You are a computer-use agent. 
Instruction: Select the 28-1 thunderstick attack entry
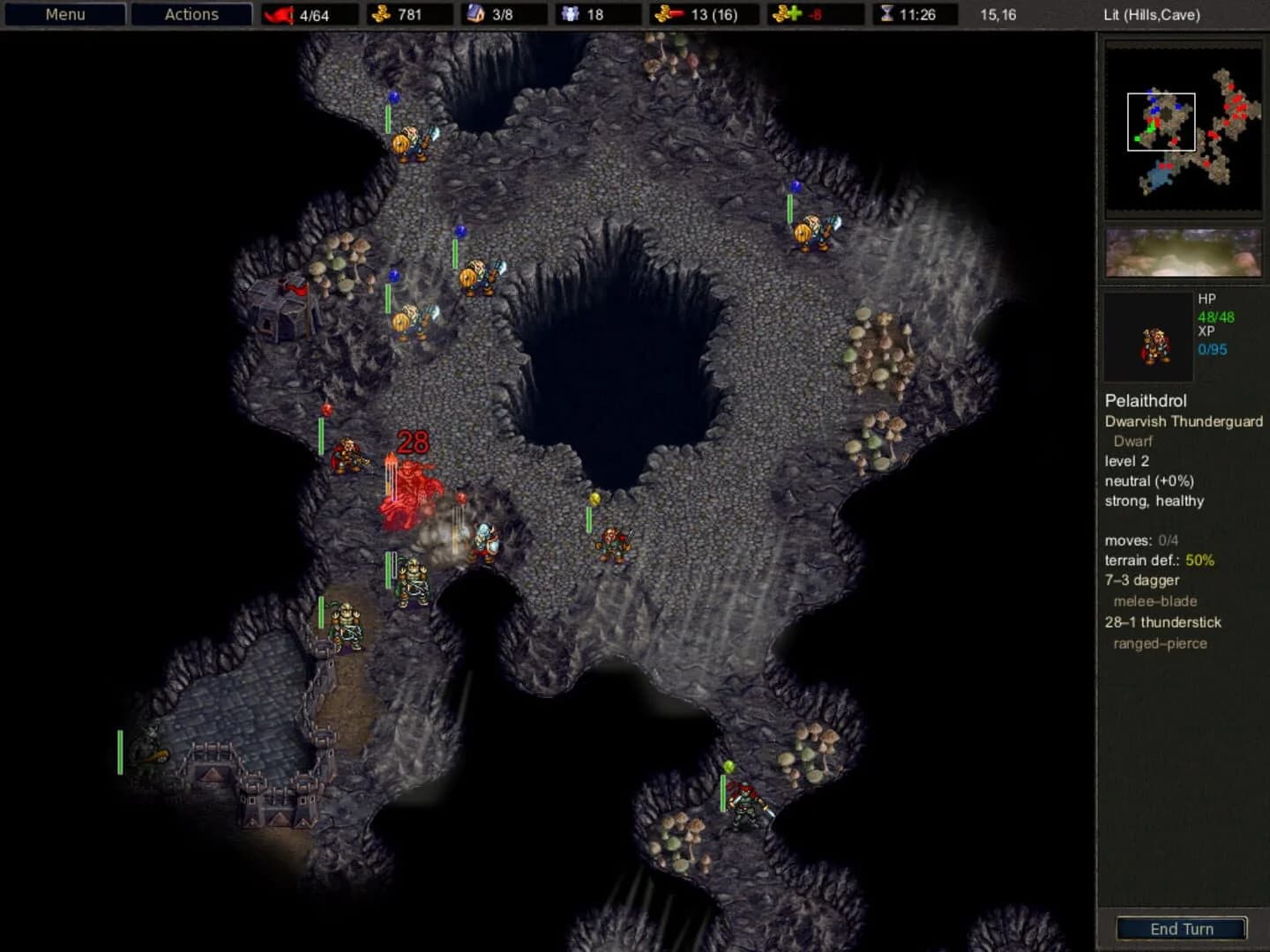click(1163, 622)
